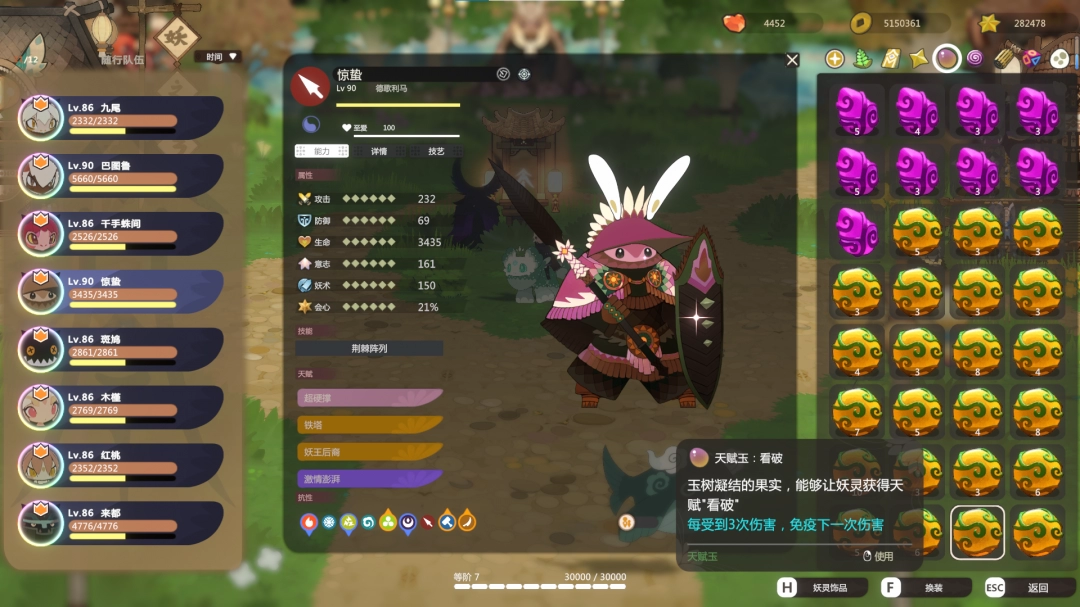Select the 超硬撑 talent
Image resolution: width=1080 pixels, height=607 pixels.
click(x=369, y=398)
